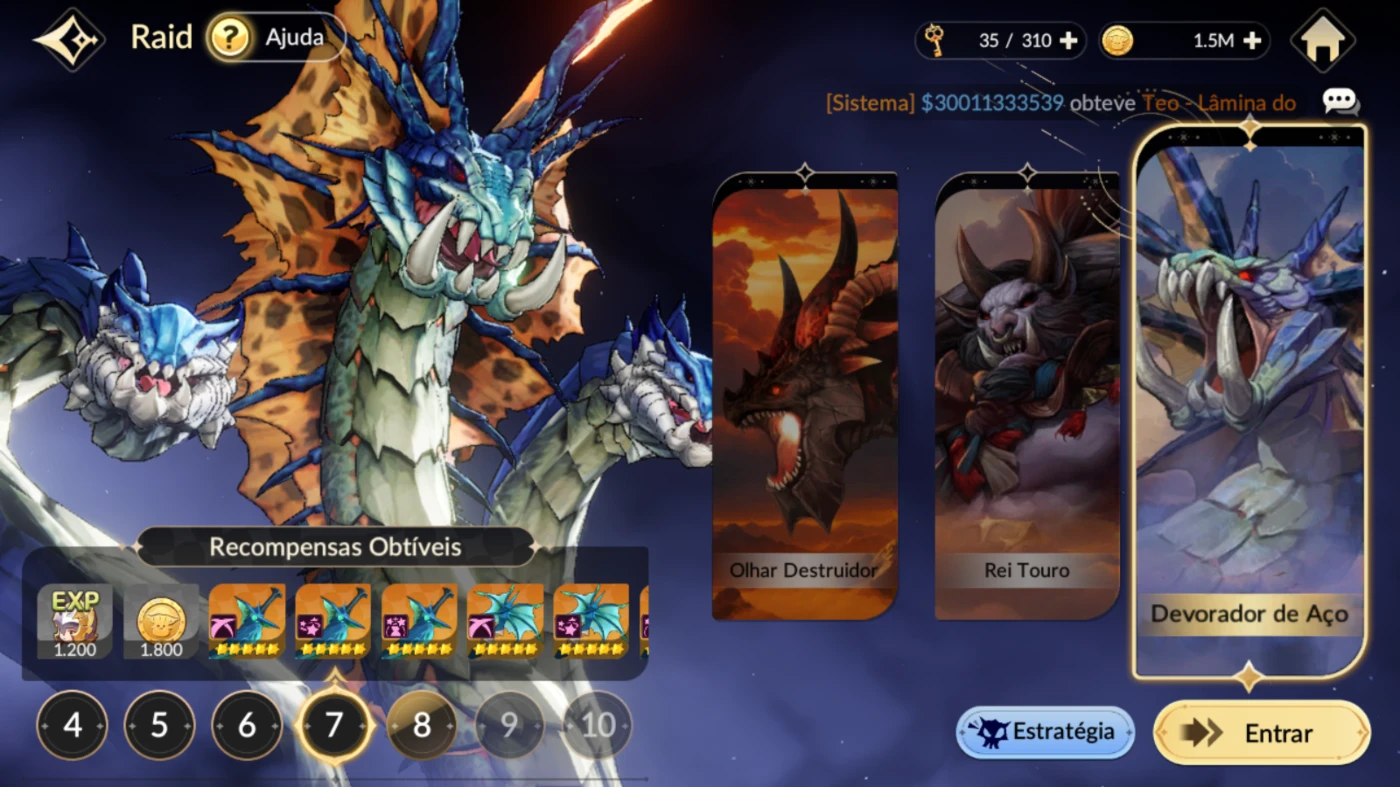Activate difficulty level 7
This screenshot has height=787, width=1400.
coord(334,725)
